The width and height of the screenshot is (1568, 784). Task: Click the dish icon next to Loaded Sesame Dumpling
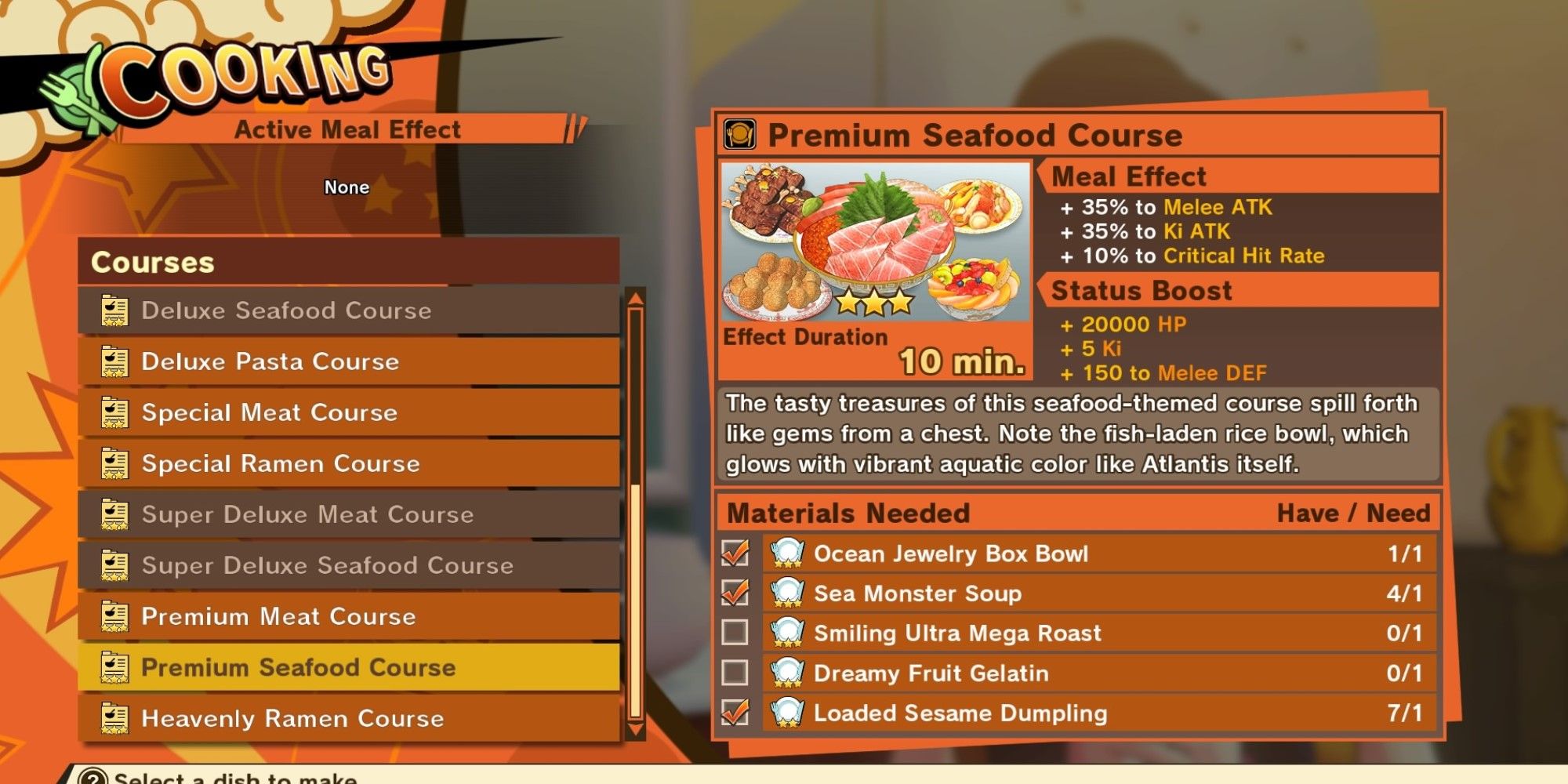point(786,713)
